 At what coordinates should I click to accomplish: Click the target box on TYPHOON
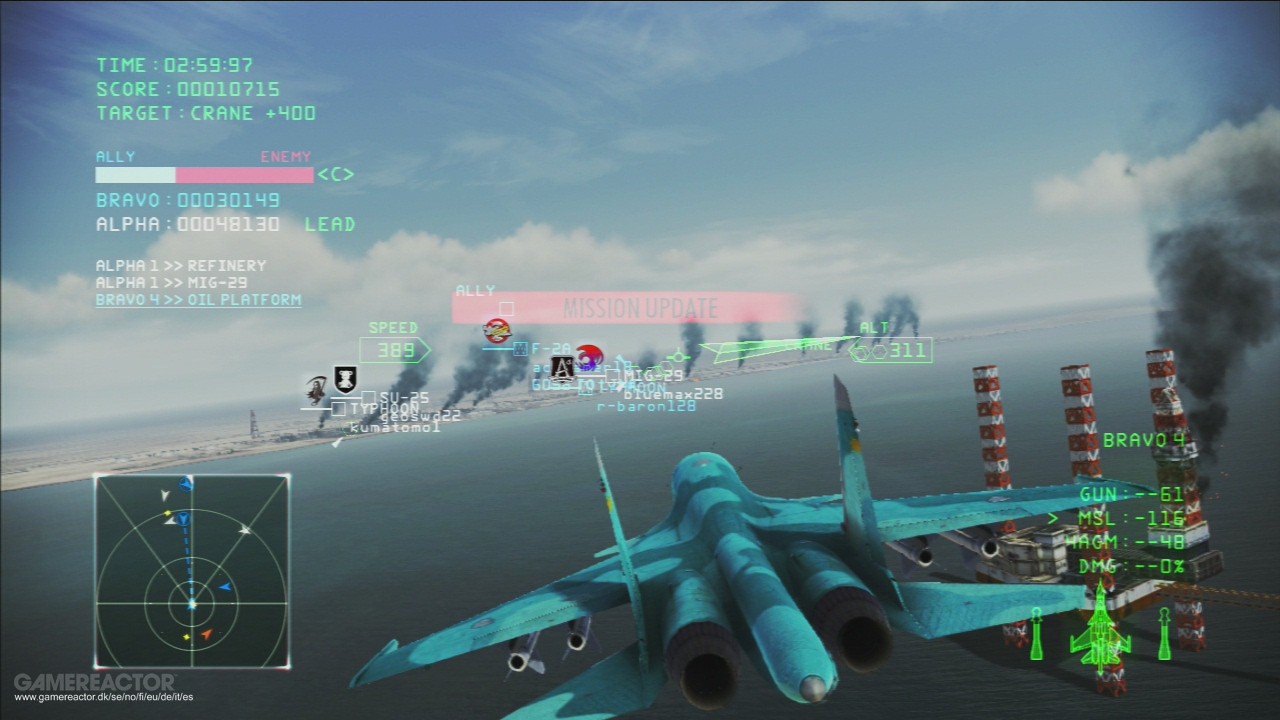pyautogui.click(x=338, y=407)
